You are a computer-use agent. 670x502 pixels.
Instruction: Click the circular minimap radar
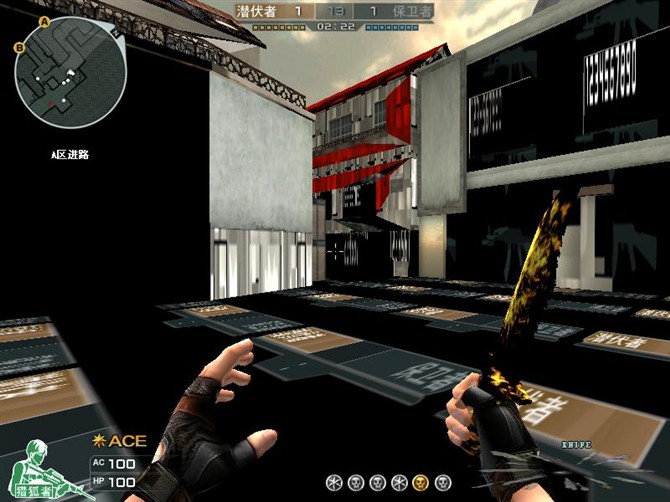pos(70,68)
